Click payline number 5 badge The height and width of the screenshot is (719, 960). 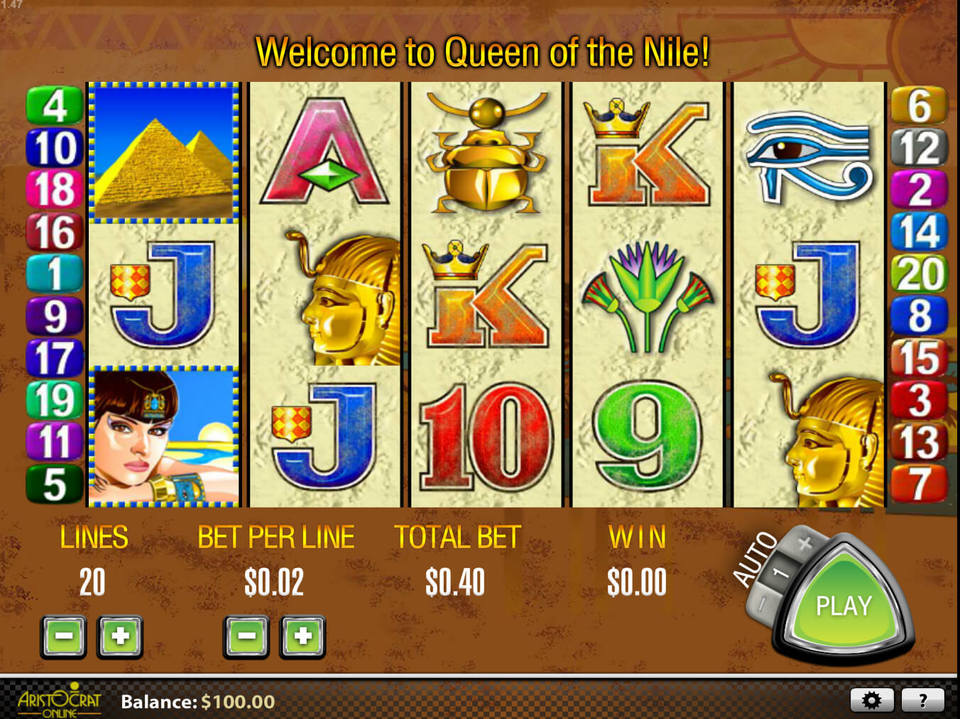coord(54,484)
